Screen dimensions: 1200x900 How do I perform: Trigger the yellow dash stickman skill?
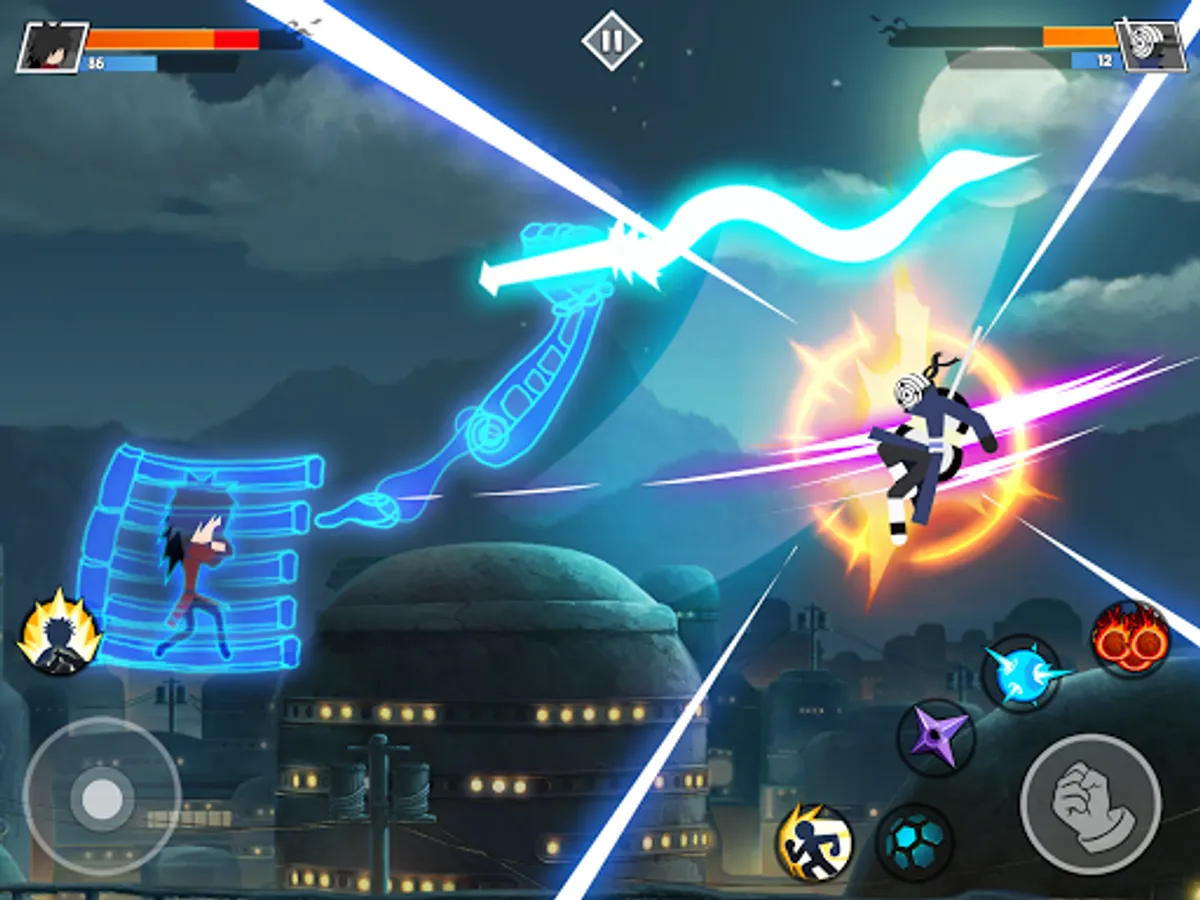pos(815,842)
